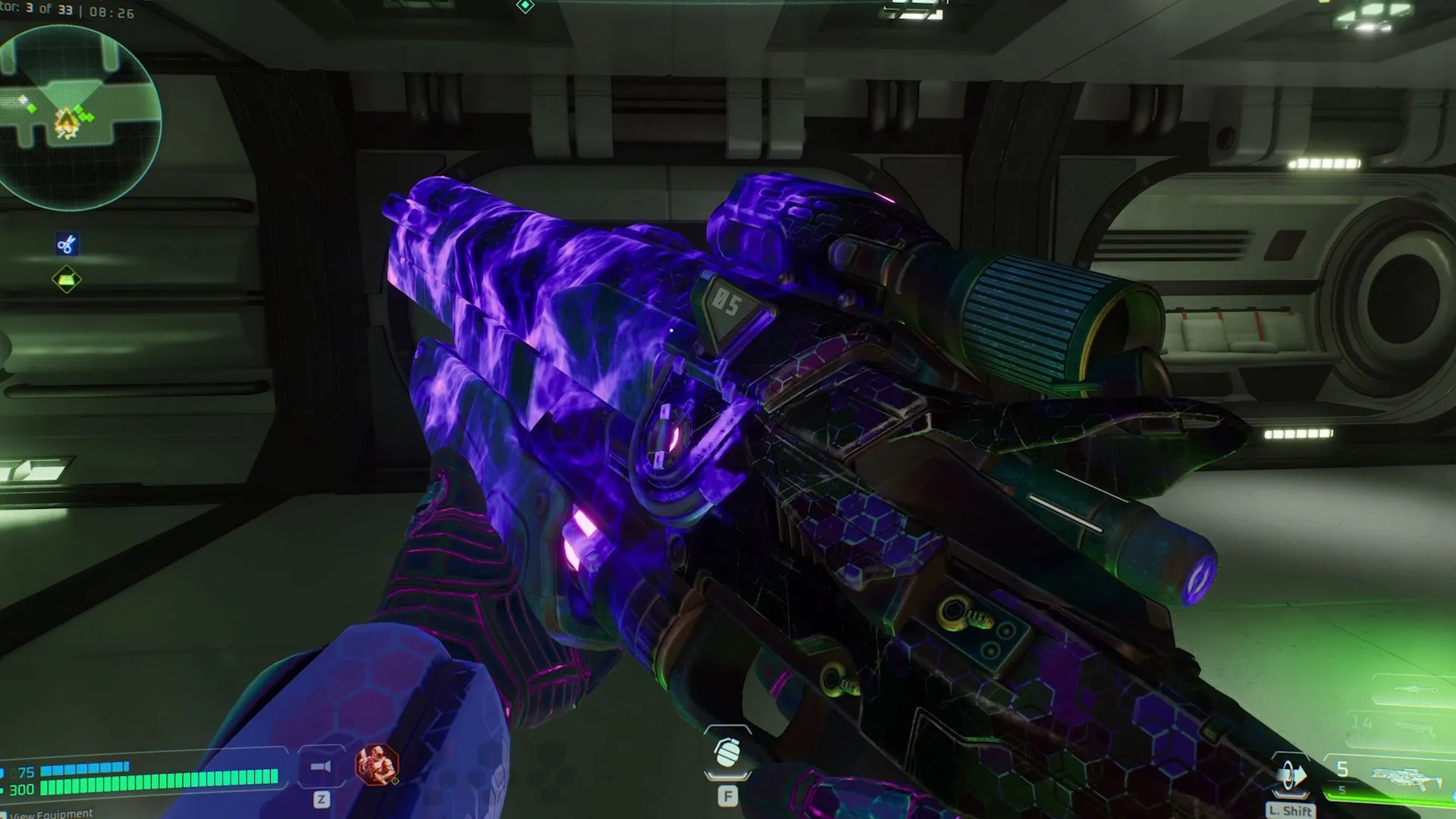Screen dimensions: 1456x819
Task: Click the blue scissors icon
Action: [x=67, y=244]
